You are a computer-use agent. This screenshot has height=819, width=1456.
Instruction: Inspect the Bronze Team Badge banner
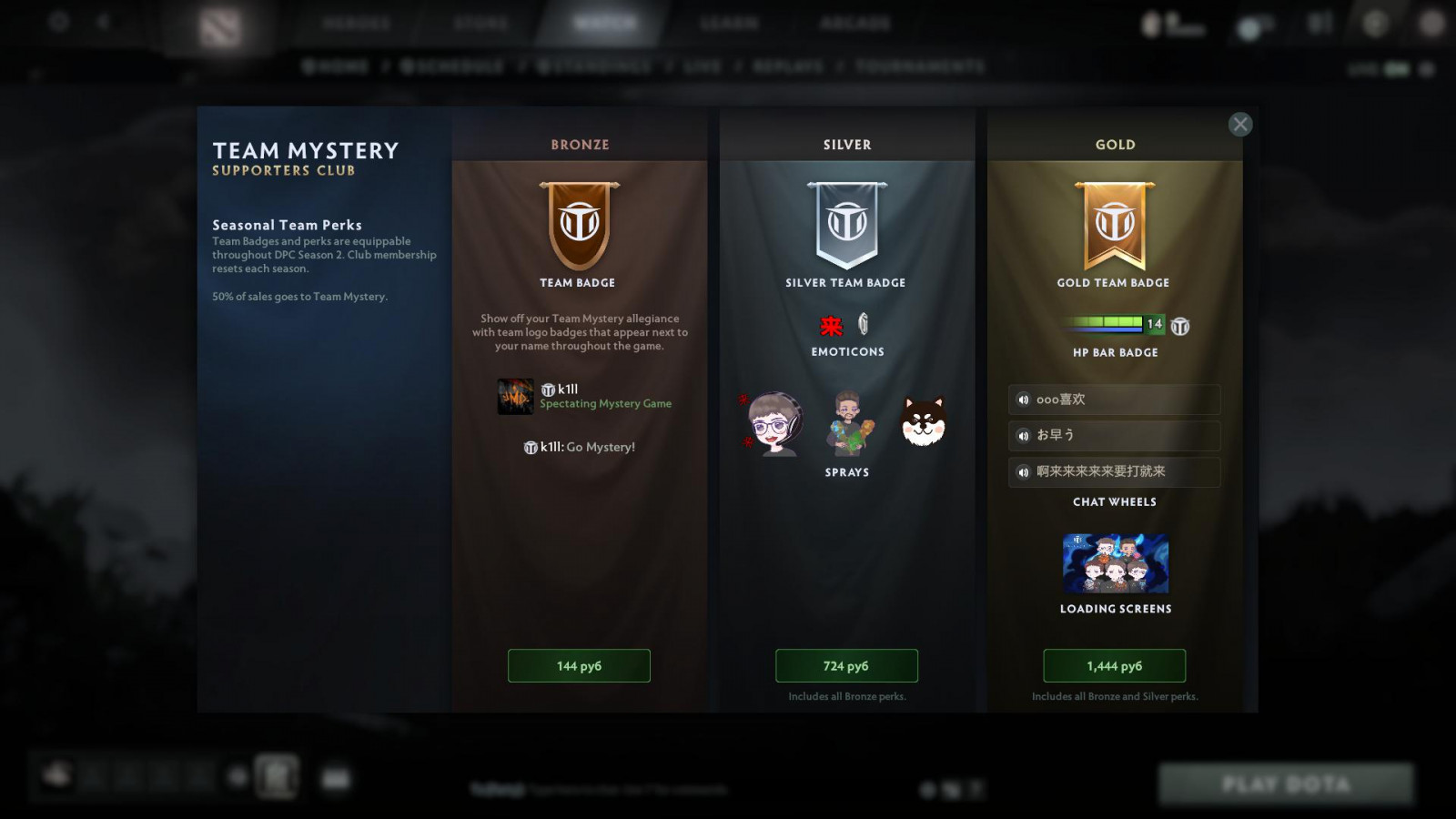[x=580, y=225]
